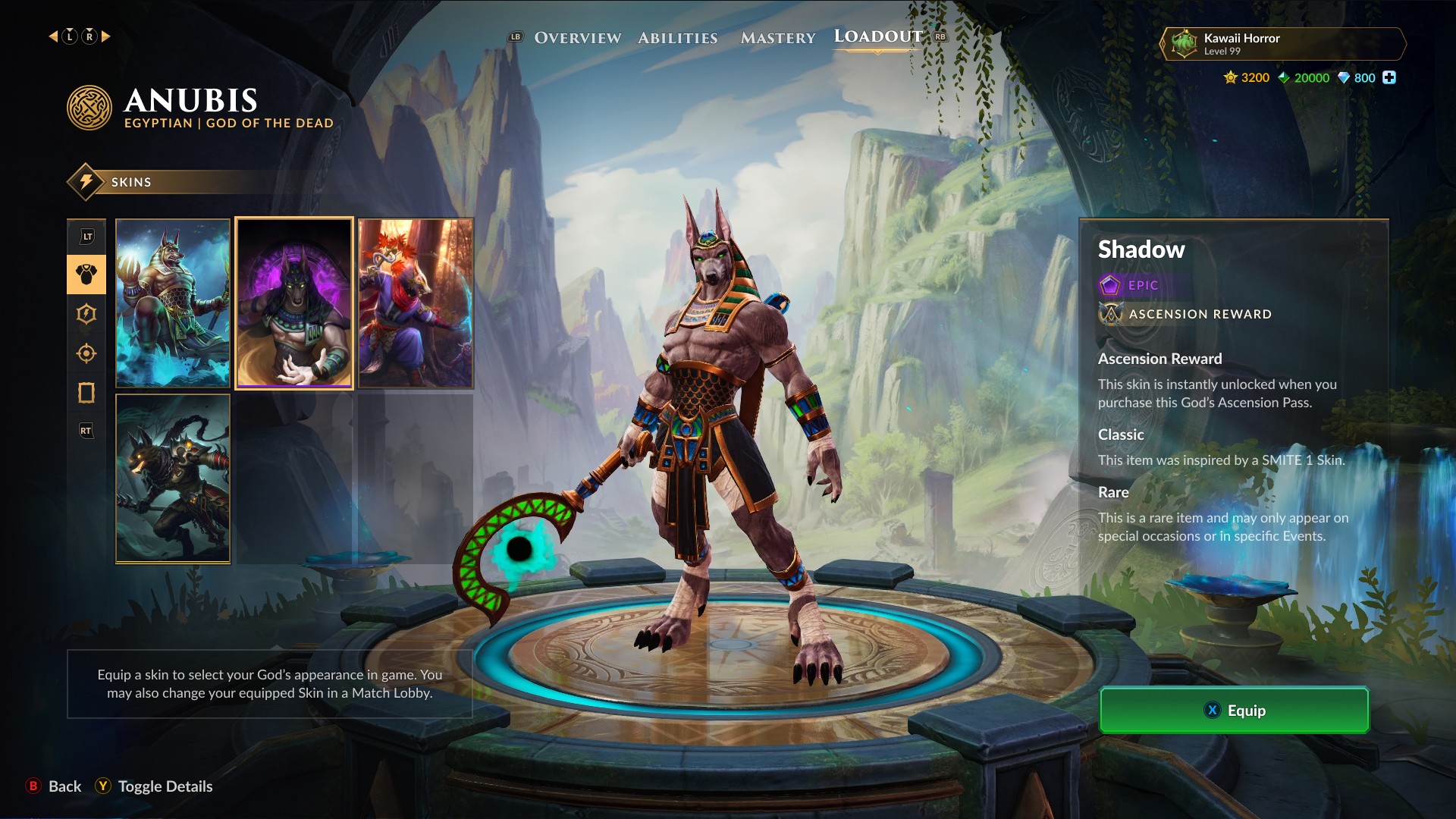1456x819 pixels.
Task: Choose the blue glowing Anubis skin
Action: pos(173,303)
